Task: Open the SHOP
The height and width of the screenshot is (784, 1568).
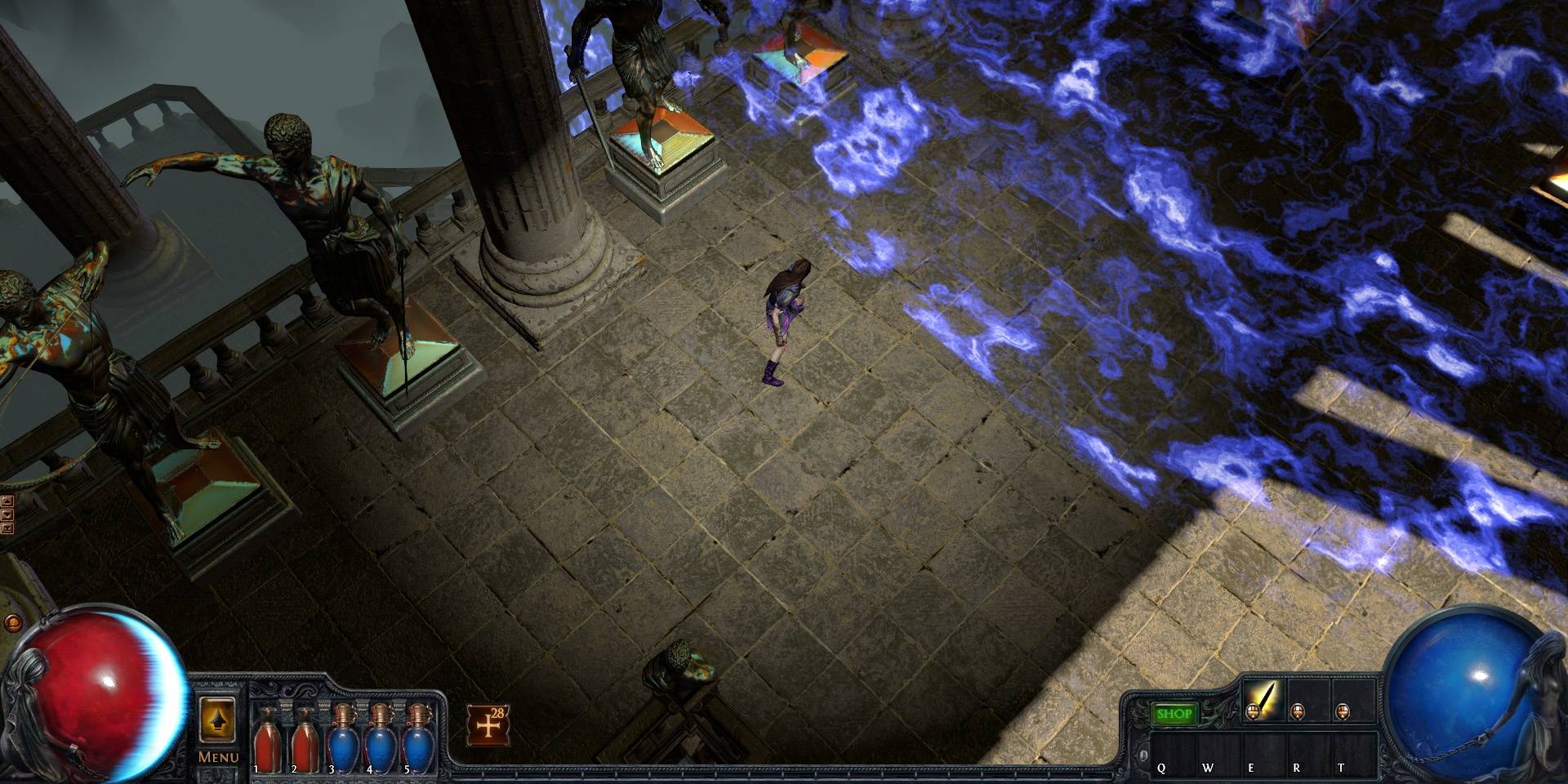Action: pos(1174,714)
